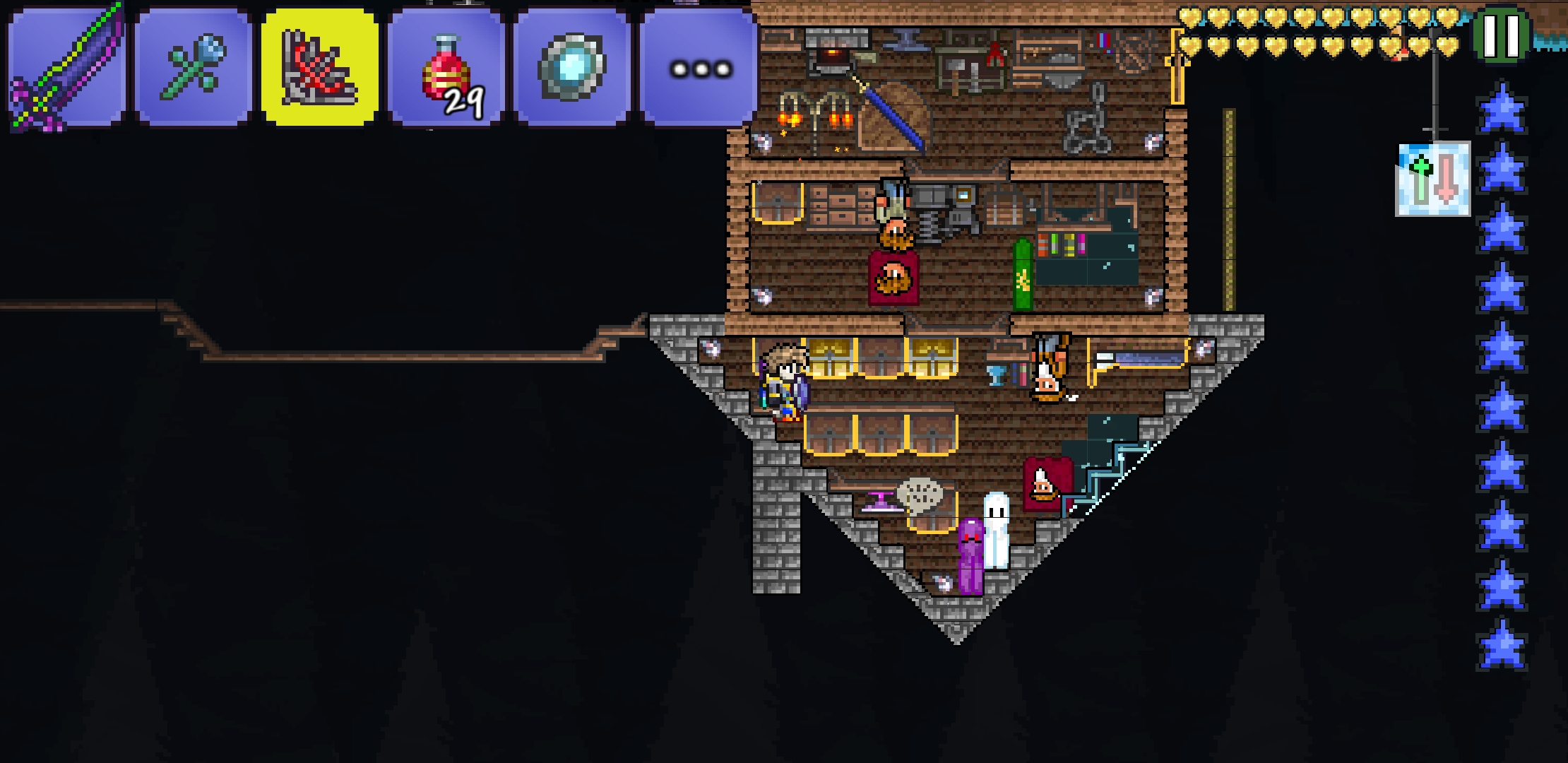The height and width of the screenshot is (763, 1568).
Task: Equip the ice staff from the hotbar
Action: click(x=192, y=64)
